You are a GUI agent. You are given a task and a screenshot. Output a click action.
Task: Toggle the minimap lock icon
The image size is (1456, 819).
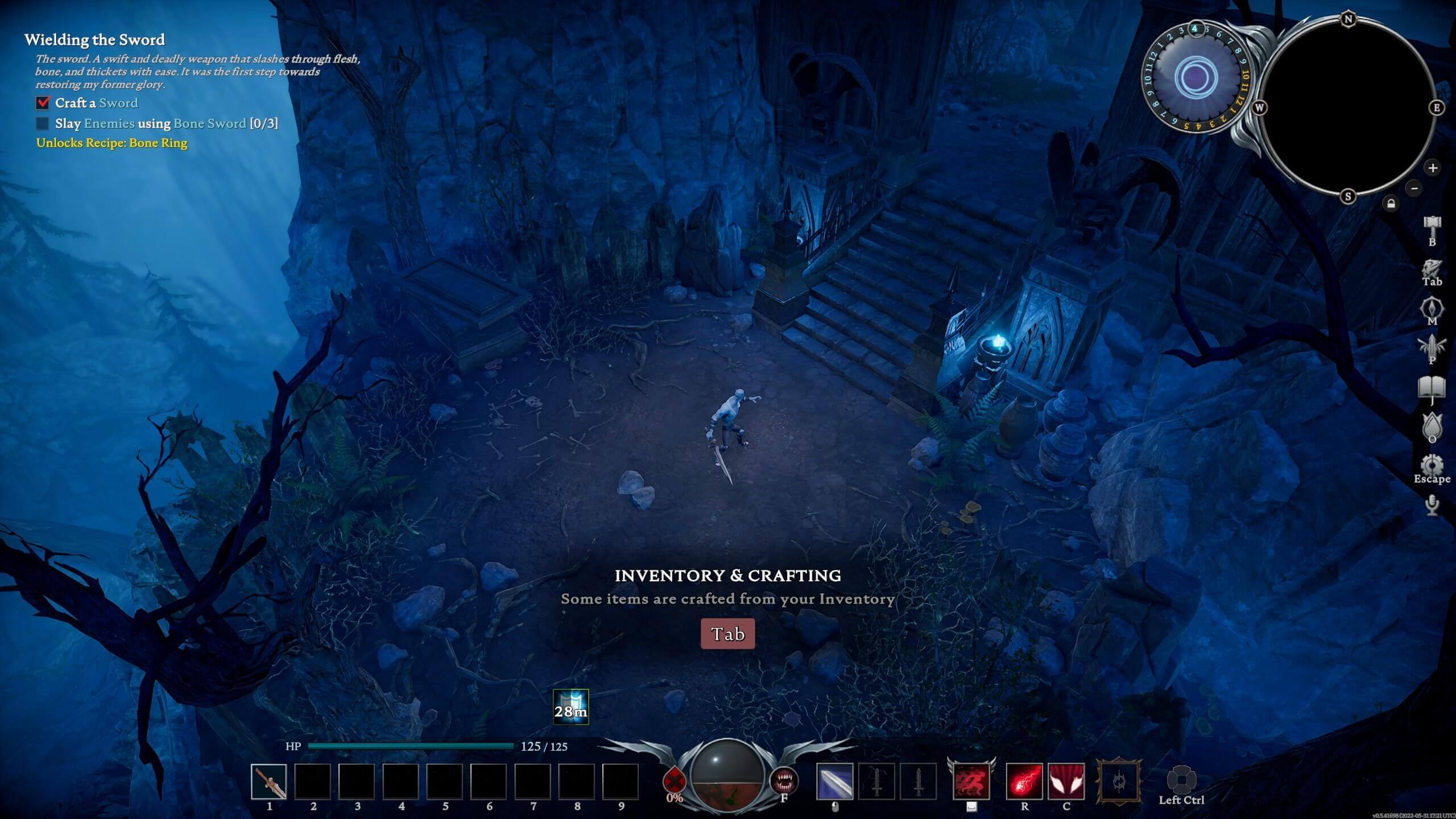coord(1391,204)
